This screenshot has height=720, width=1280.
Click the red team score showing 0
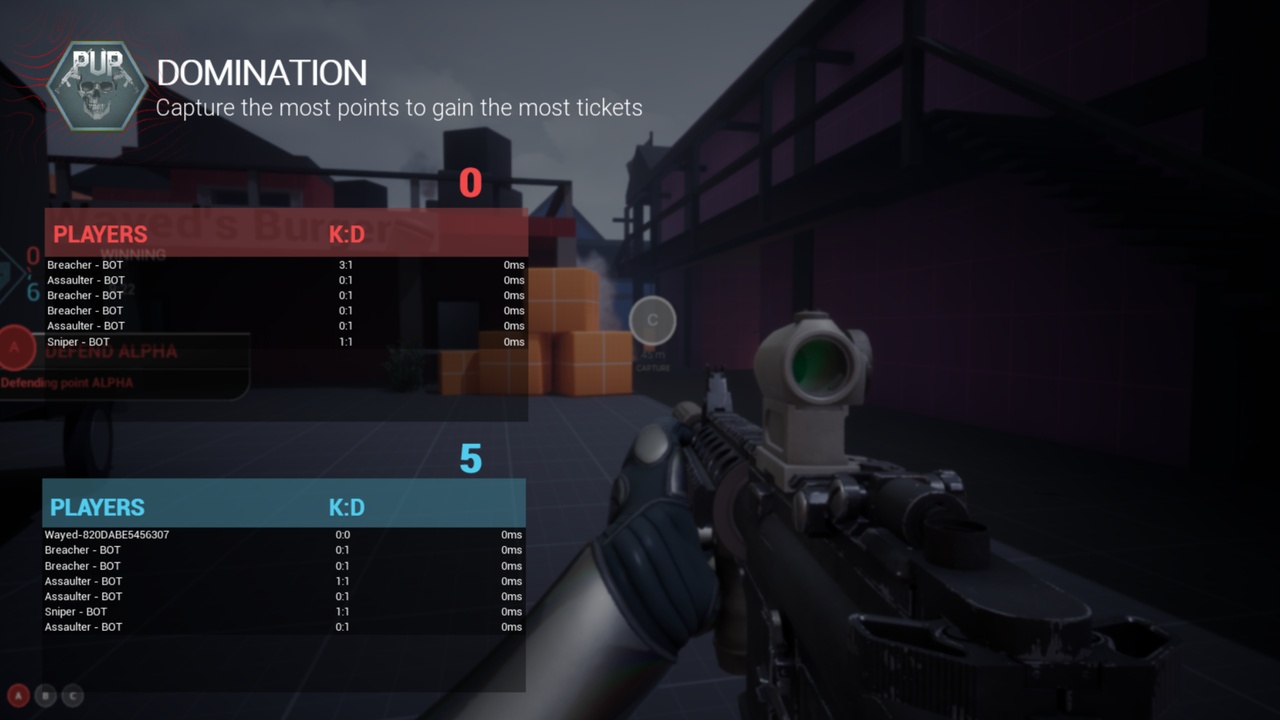pyautogui.click(x=470, y=182)
